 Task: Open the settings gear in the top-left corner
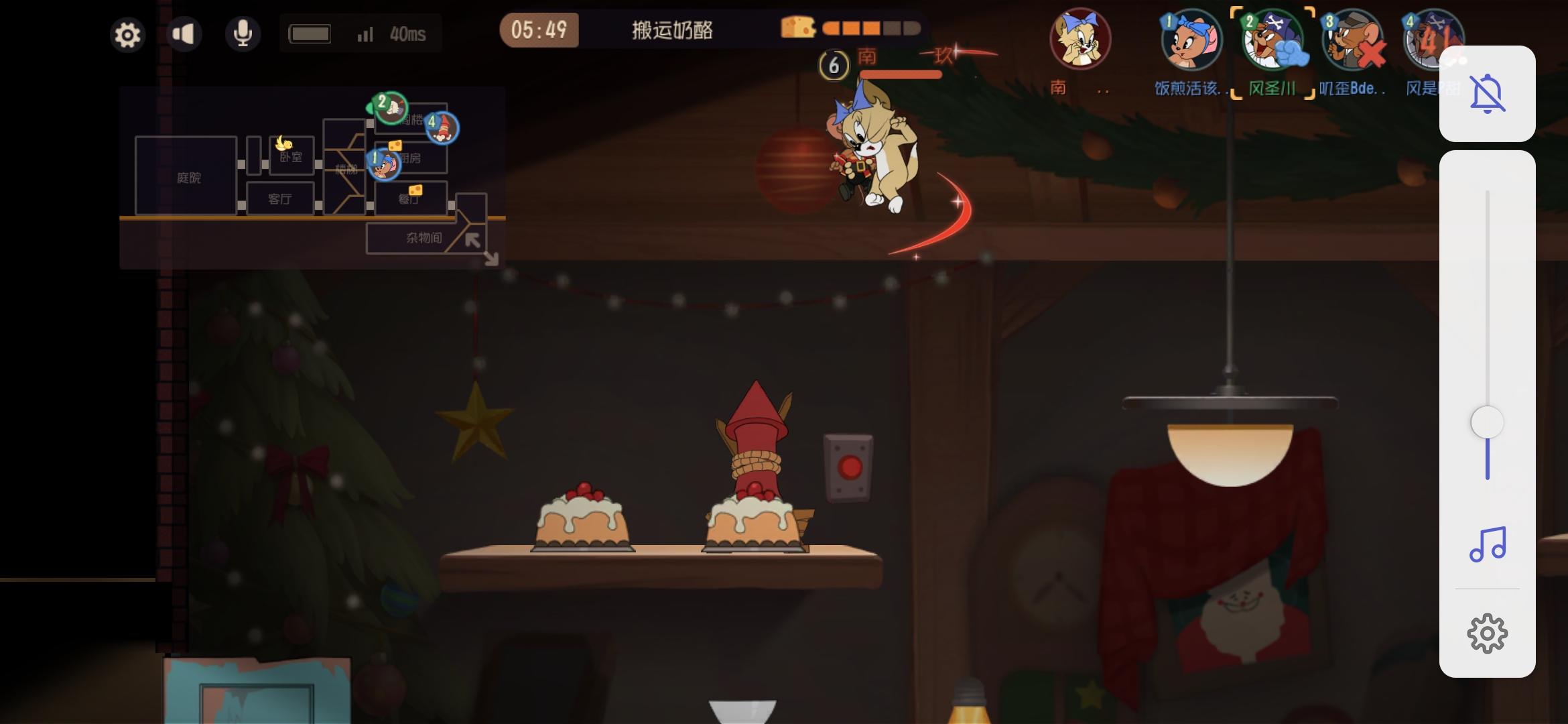pos(127,35)
